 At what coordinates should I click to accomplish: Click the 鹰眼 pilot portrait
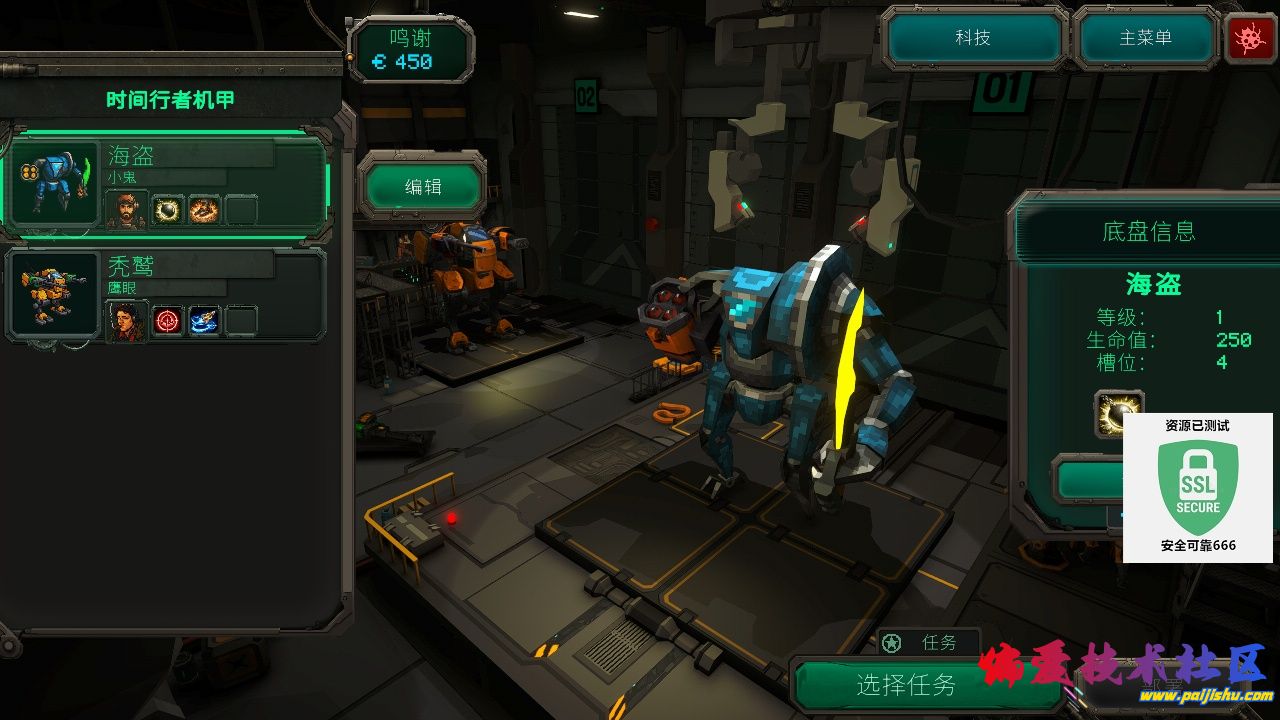point(126,321)
